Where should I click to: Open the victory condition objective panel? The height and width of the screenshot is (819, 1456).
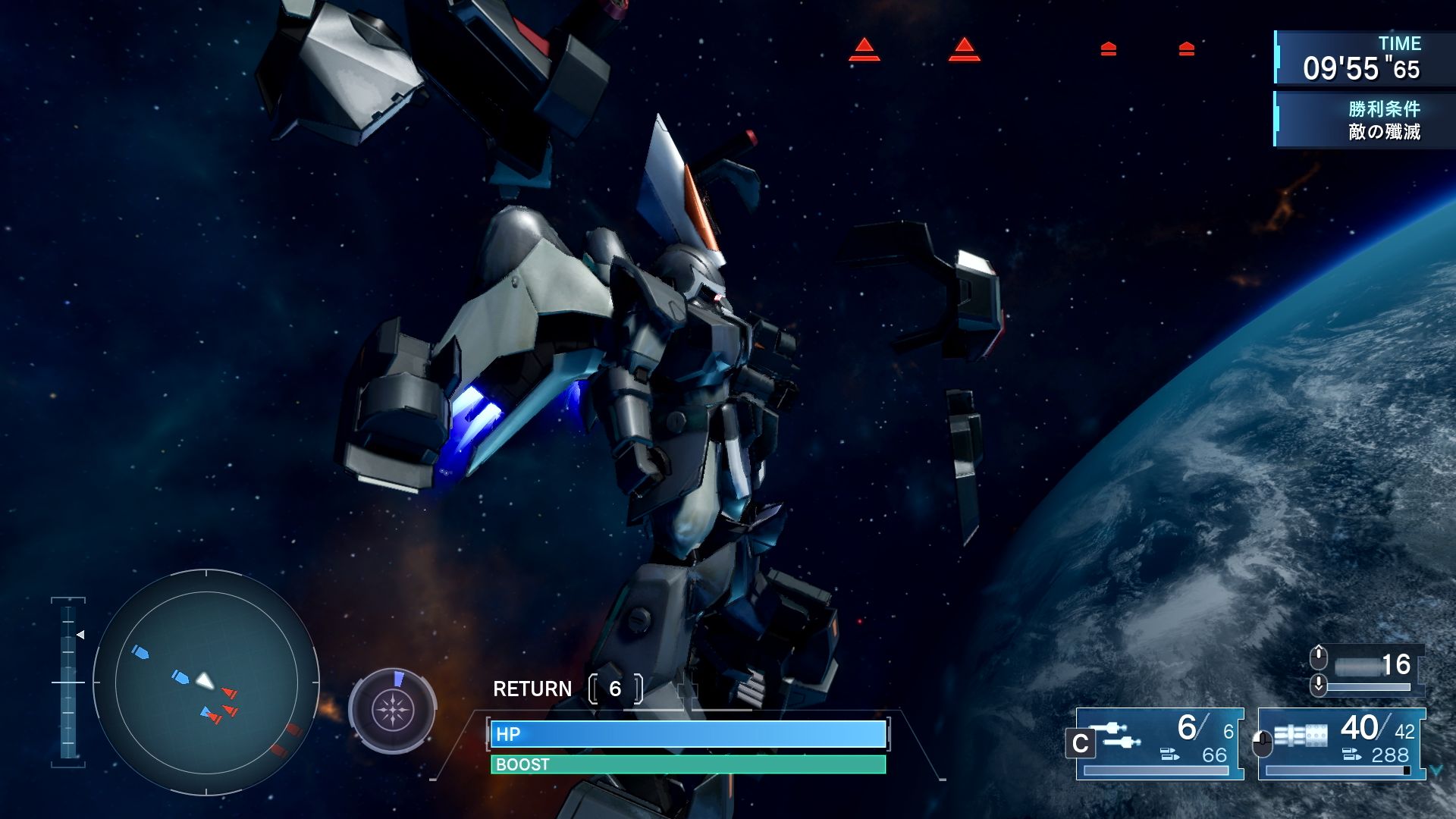1363,120
